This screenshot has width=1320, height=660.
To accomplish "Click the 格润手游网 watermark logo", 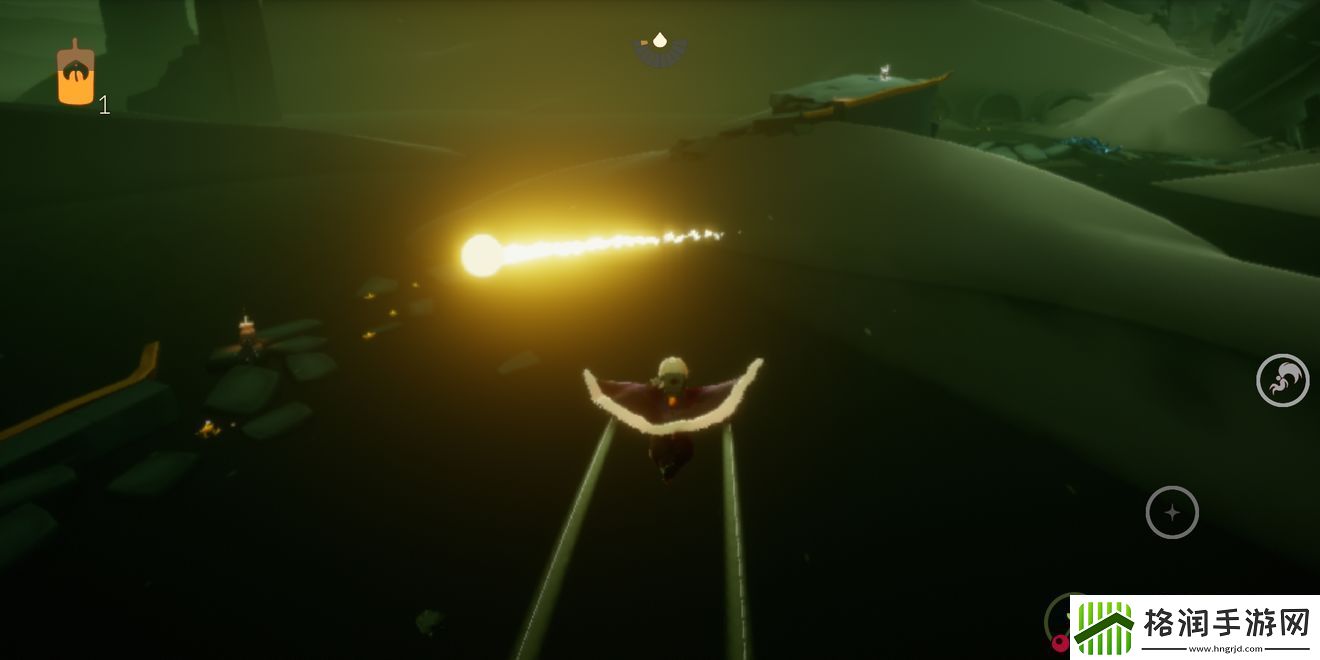I will click(1195, 628).
